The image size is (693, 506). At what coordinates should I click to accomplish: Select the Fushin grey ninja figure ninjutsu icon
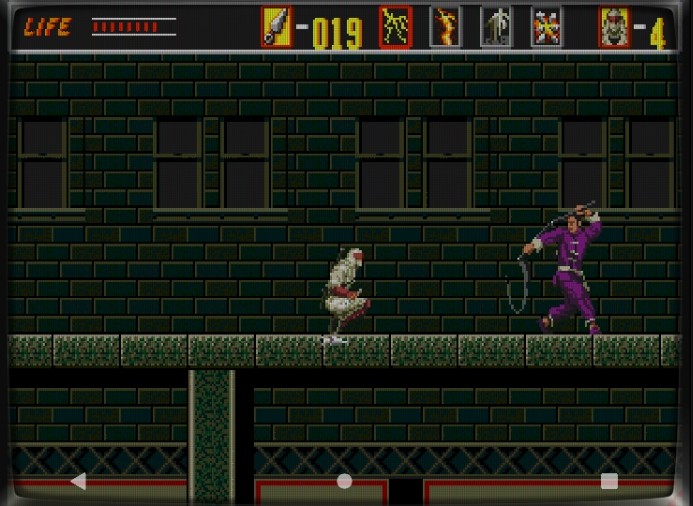click(495, 27)
